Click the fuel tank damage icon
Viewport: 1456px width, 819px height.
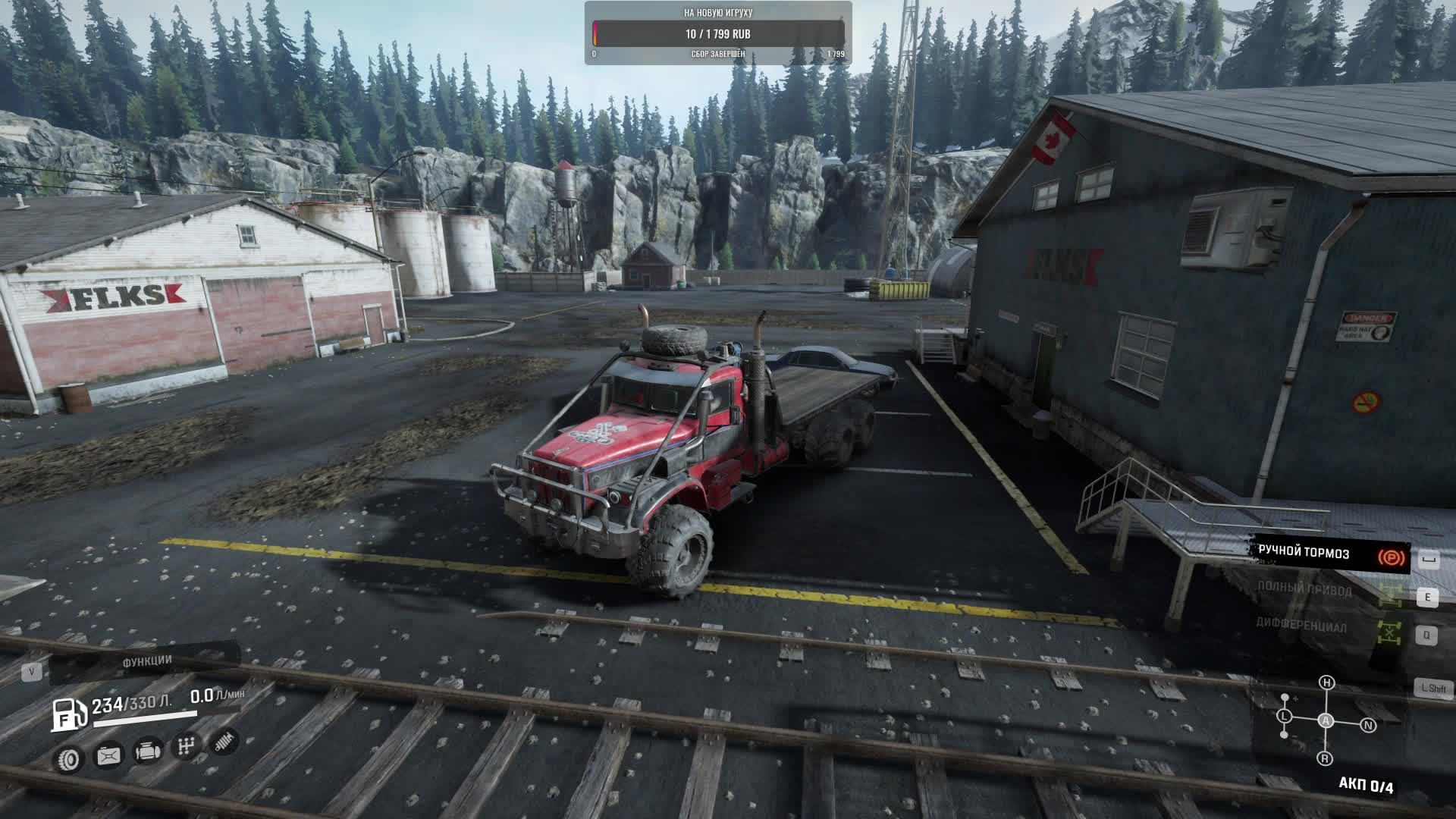point(108,755)
